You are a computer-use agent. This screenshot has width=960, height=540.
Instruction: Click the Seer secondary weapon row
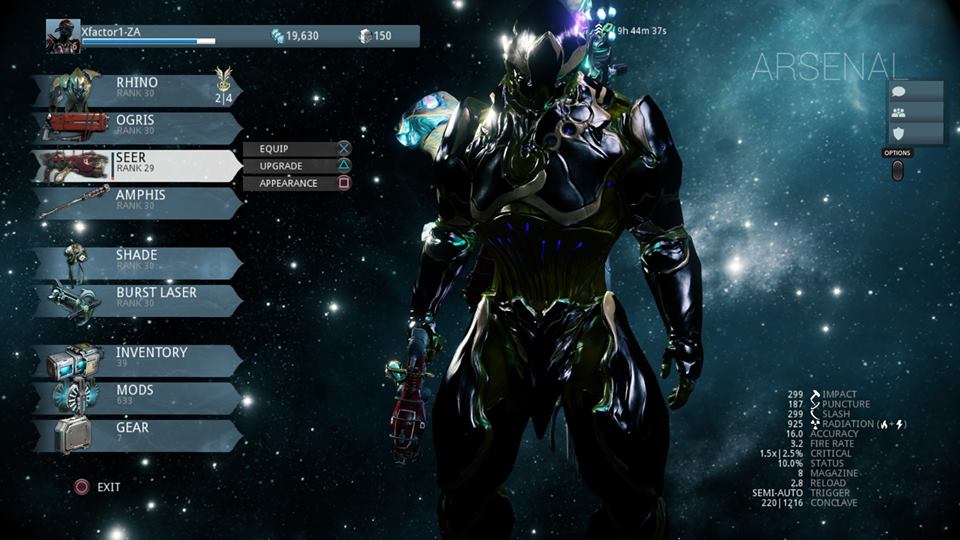coord(138,165)
